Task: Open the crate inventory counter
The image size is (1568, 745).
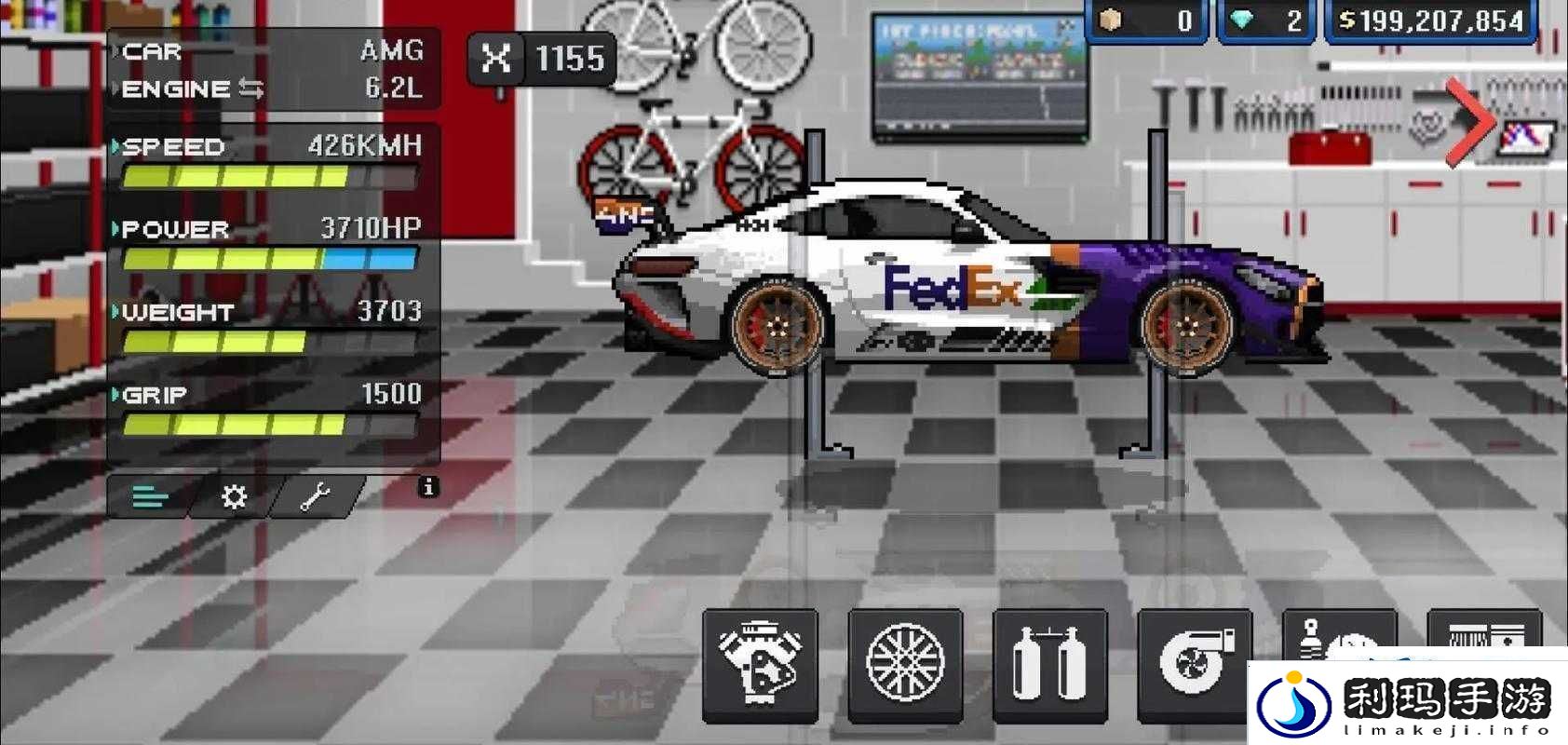Action: coord(1148,21)
